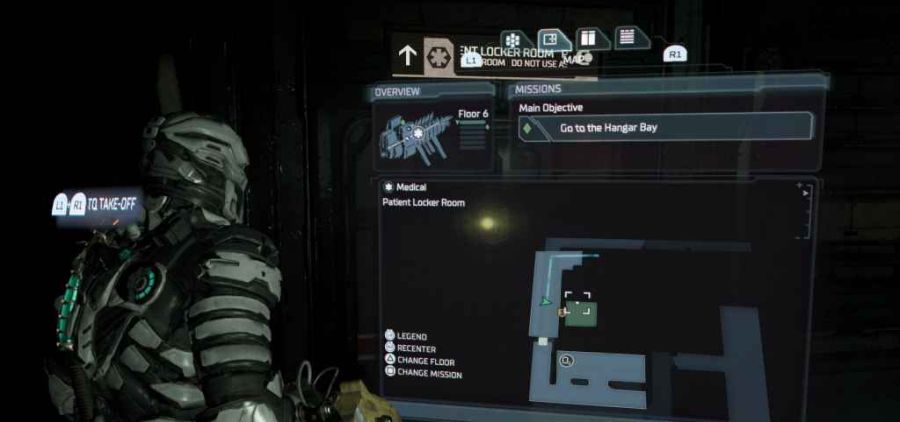
Task: Choose the Change Floor option
Action: (x=422, y=360)
